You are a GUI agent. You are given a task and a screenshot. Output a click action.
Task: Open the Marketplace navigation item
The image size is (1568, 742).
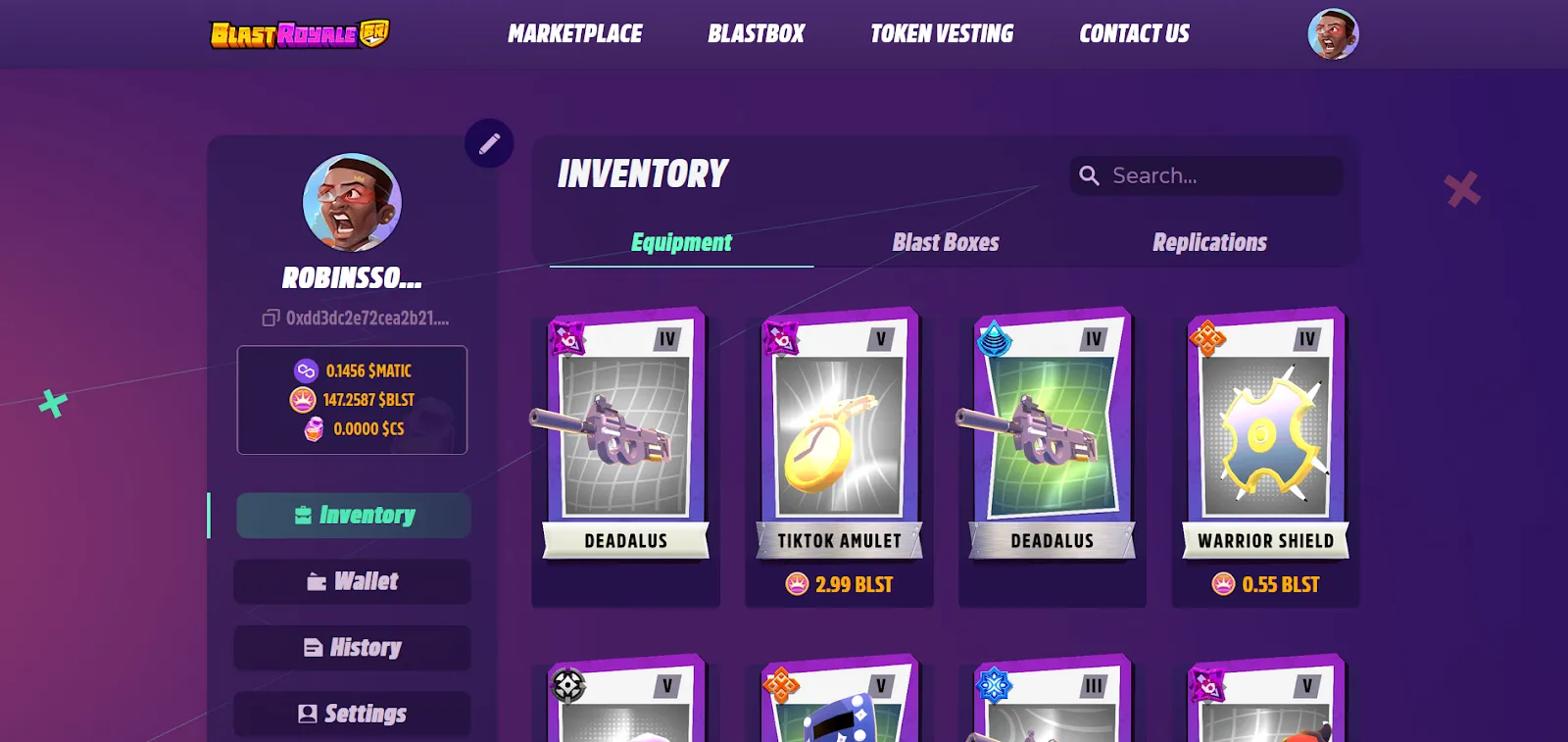pyautogui.click(x=573, y=33)
